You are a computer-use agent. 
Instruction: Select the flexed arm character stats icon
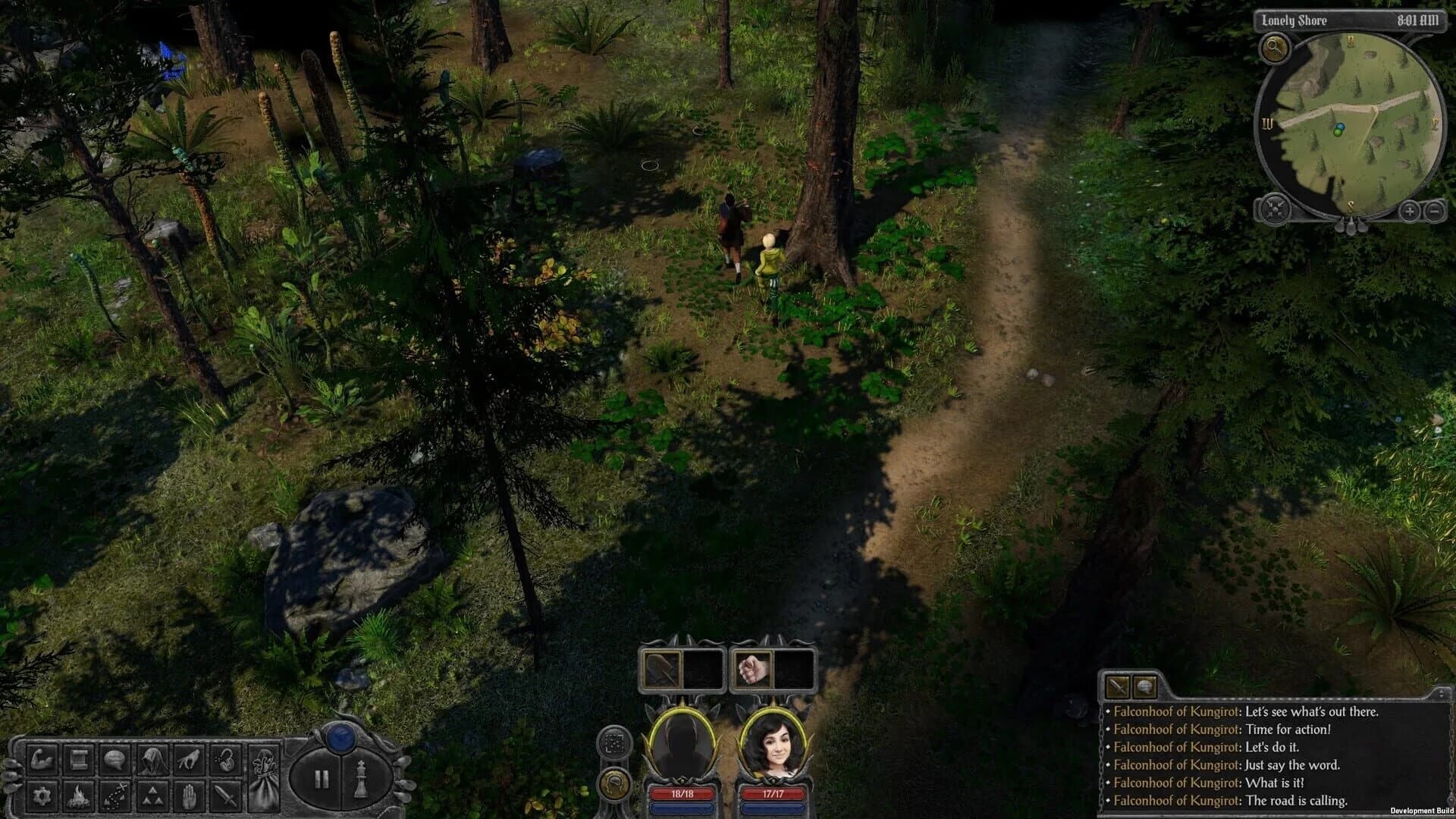pyautogui.click(x=42, y=761)
